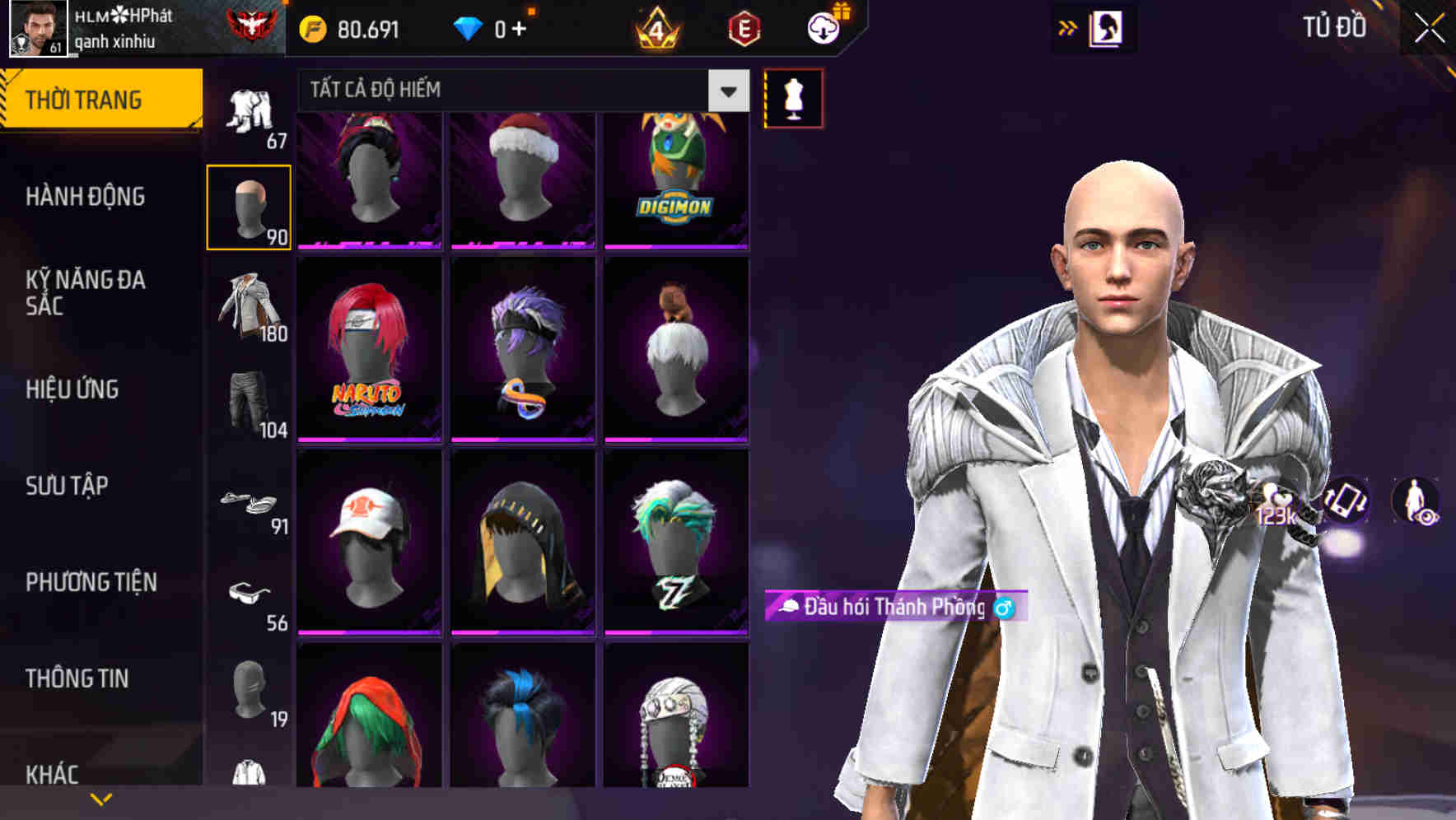Collapse the side panel using the double-arrow chevrons
The height and width of the screenshot is (820, 1456).
(x=1067, y=27)
